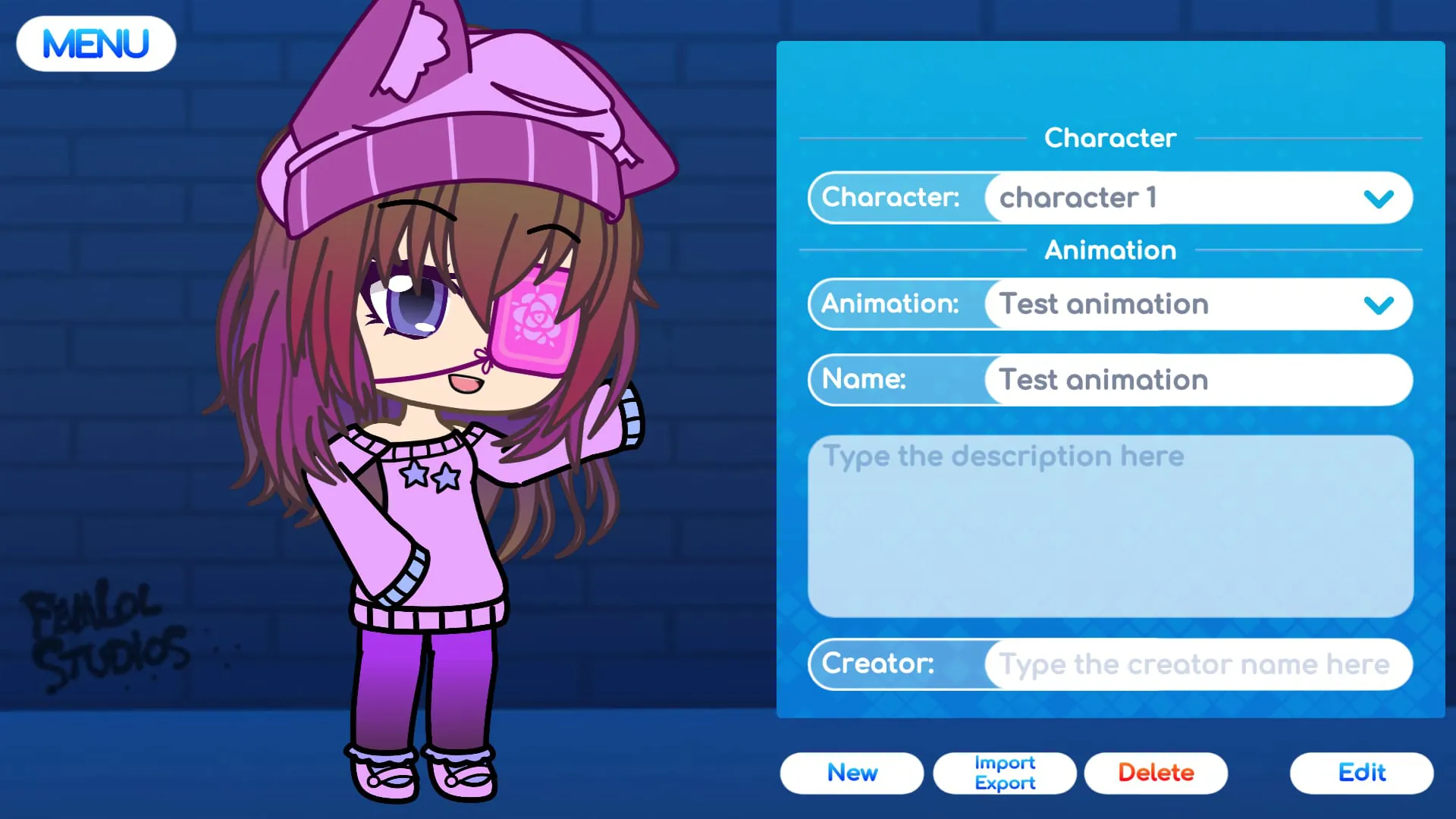Click the Import Export button
Screen dimensions: 1456x819
point(1004,773)
